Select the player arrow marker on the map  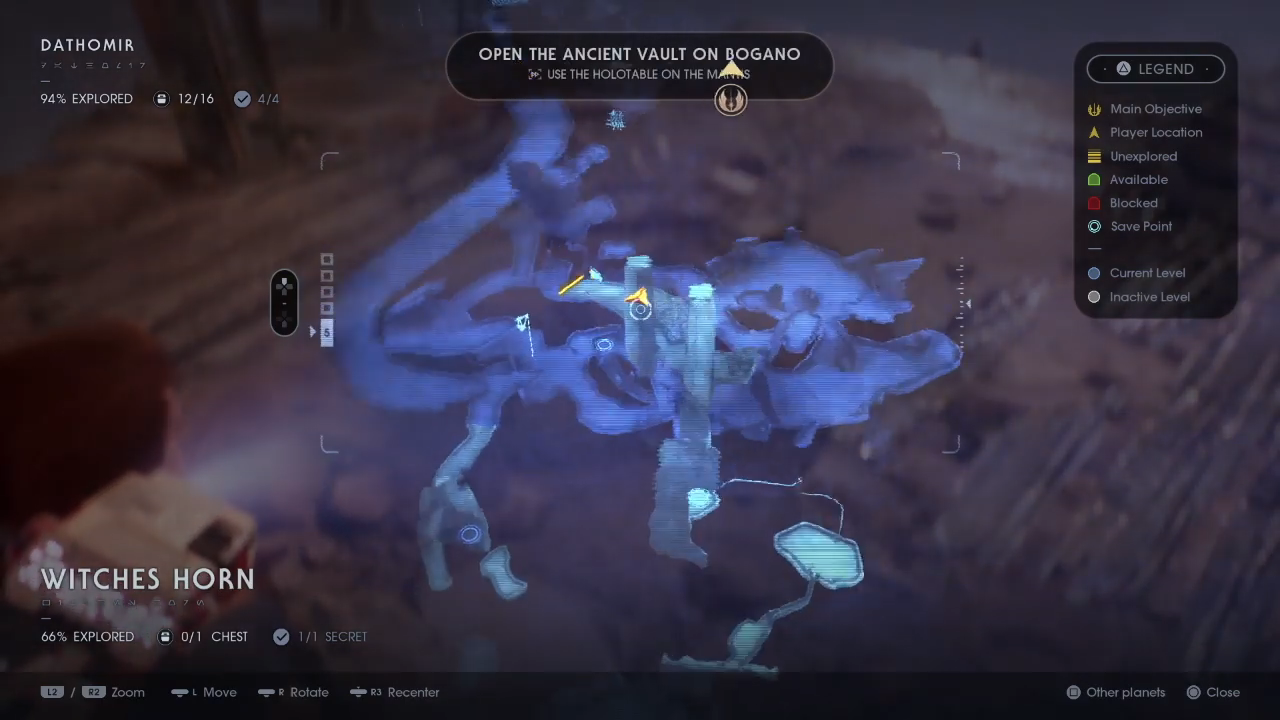coord(638,296)
